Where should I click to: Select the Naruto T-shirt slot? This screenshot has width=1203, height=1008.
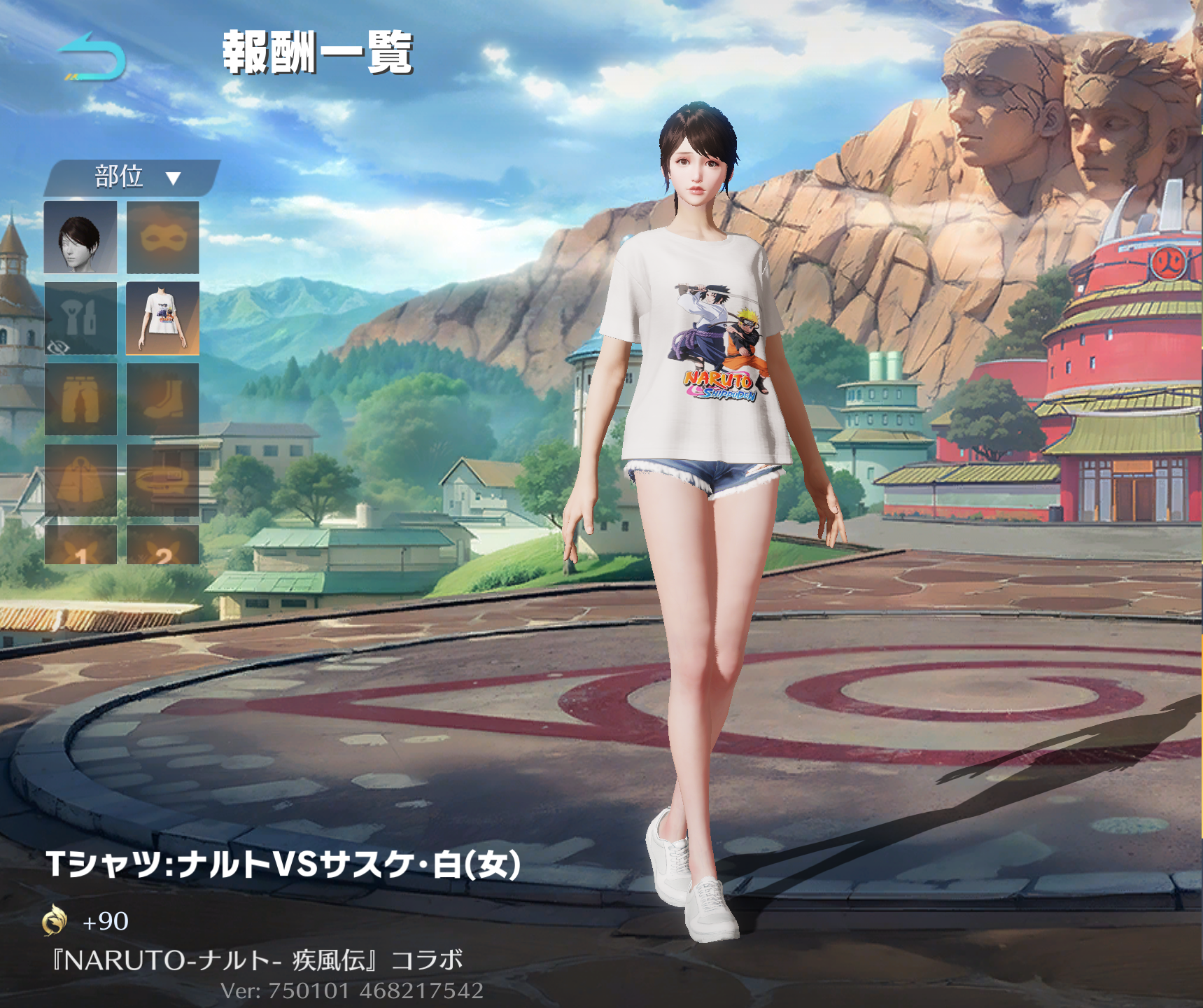162,318
